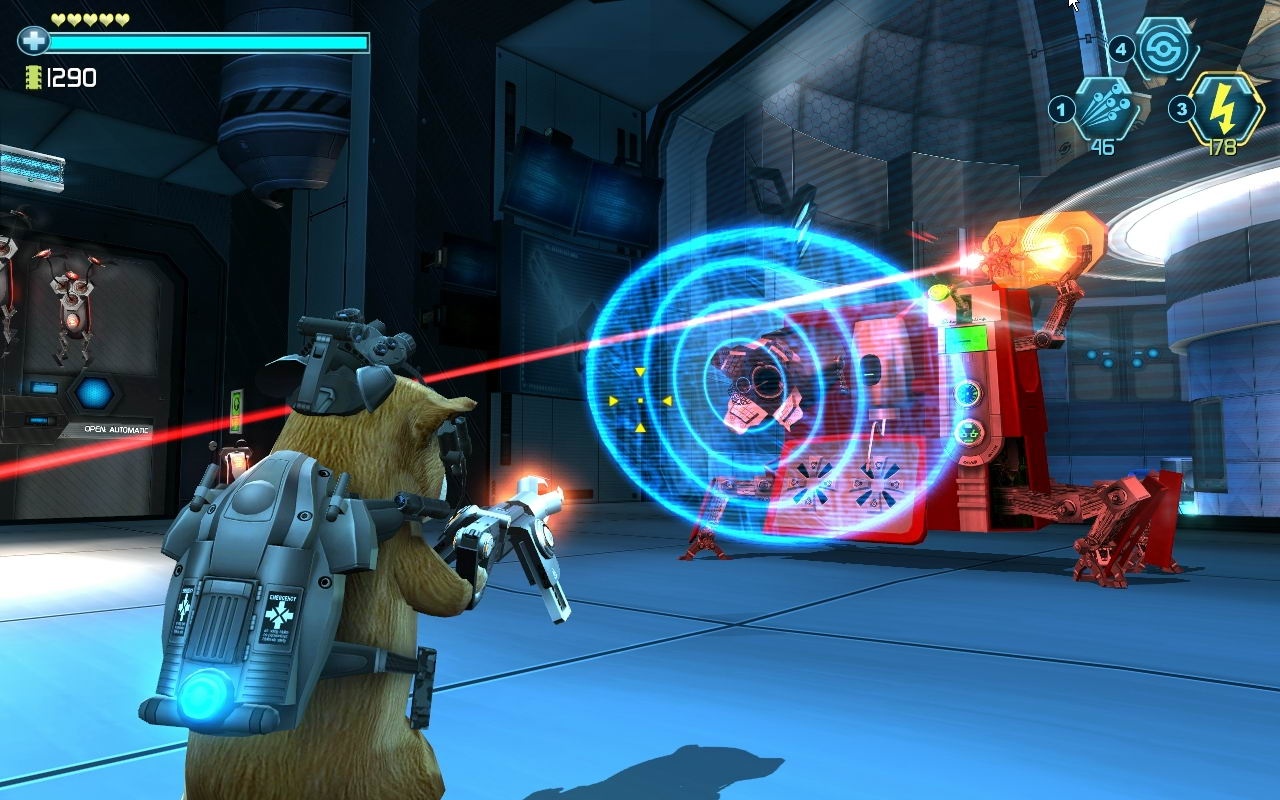Click the red X button on the machine panel
Image resolution: width=1280 pixels, height=800 pixels.
pos(875,486)
